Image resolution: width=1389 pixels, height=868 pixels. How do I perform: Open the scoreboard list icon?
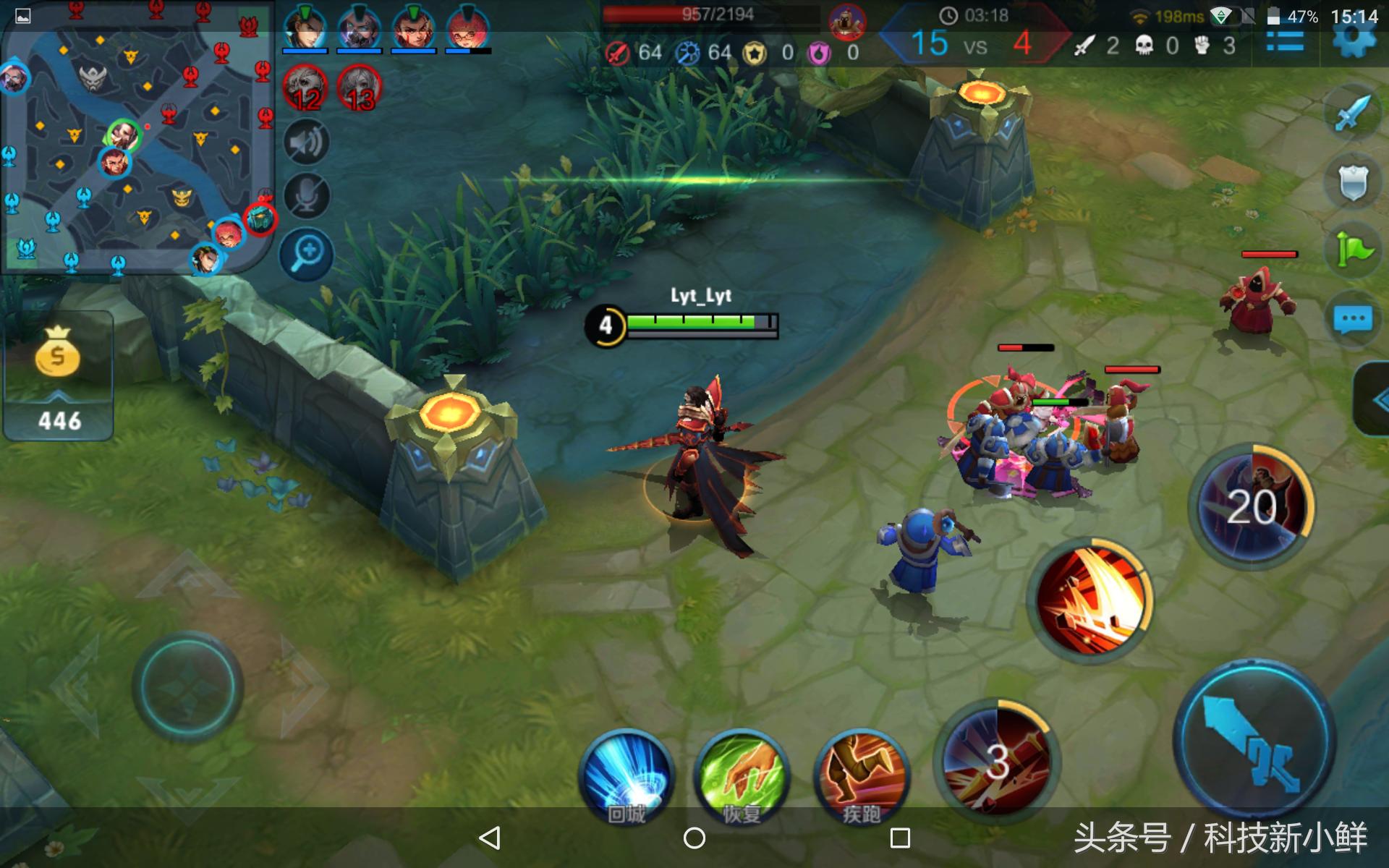pyautogui.click(x=1285, y=42)
